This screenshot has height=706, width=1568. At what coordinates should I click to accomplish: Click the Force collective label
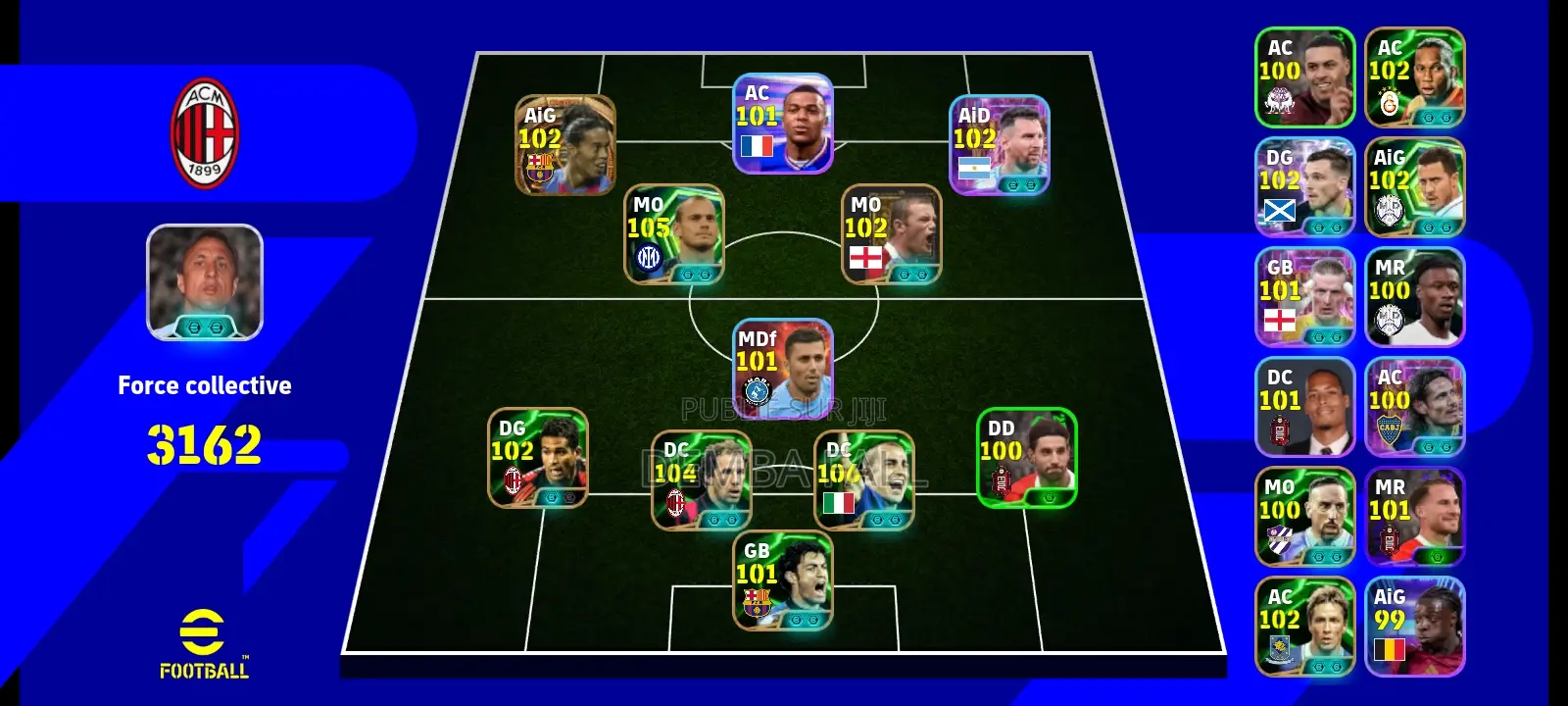204,385
